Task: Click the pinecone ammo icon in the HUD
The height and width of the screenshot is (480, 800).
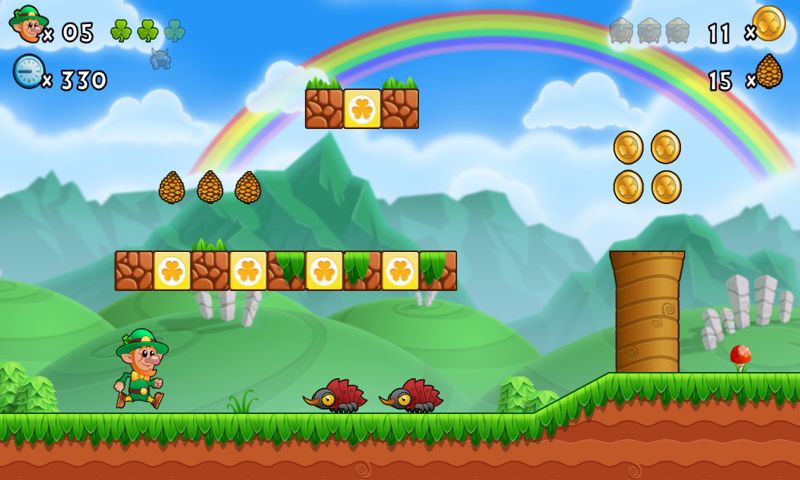Action: click(x=769, y=72)
